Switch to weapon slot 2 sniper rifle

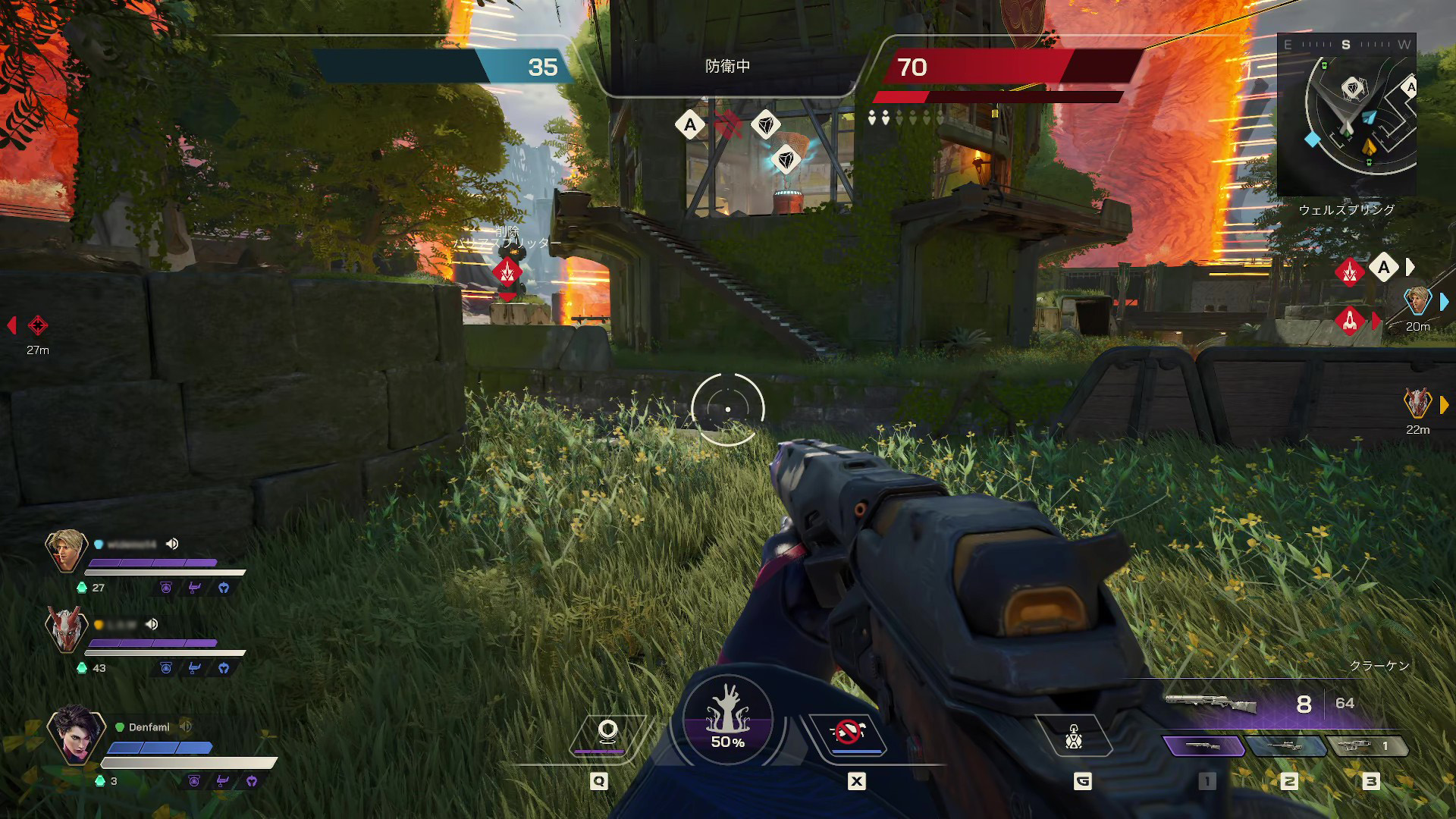pyautogui.click(x=1287, y=745)
